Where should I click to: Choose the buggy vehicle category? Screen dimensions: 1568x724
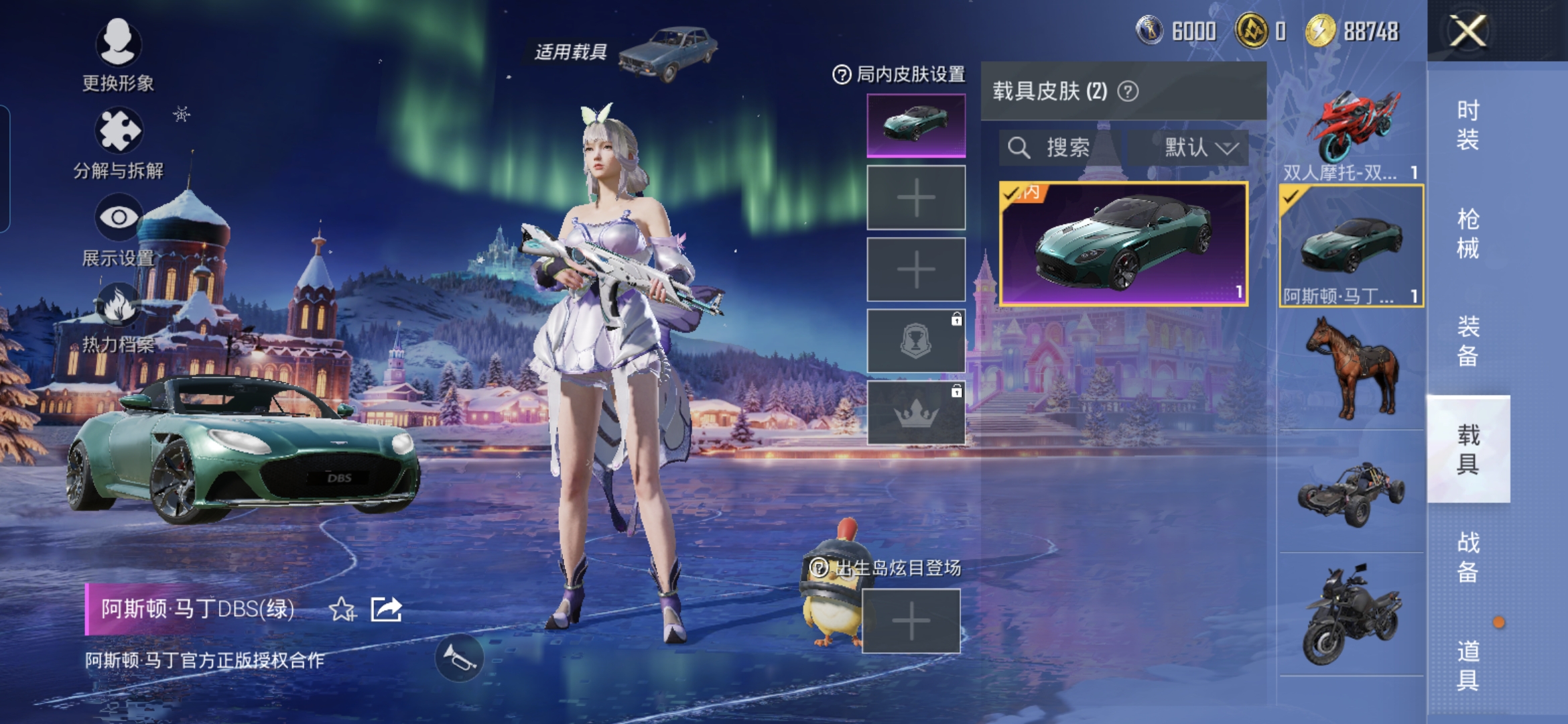pyautogui.click(x=1351, y=493)
